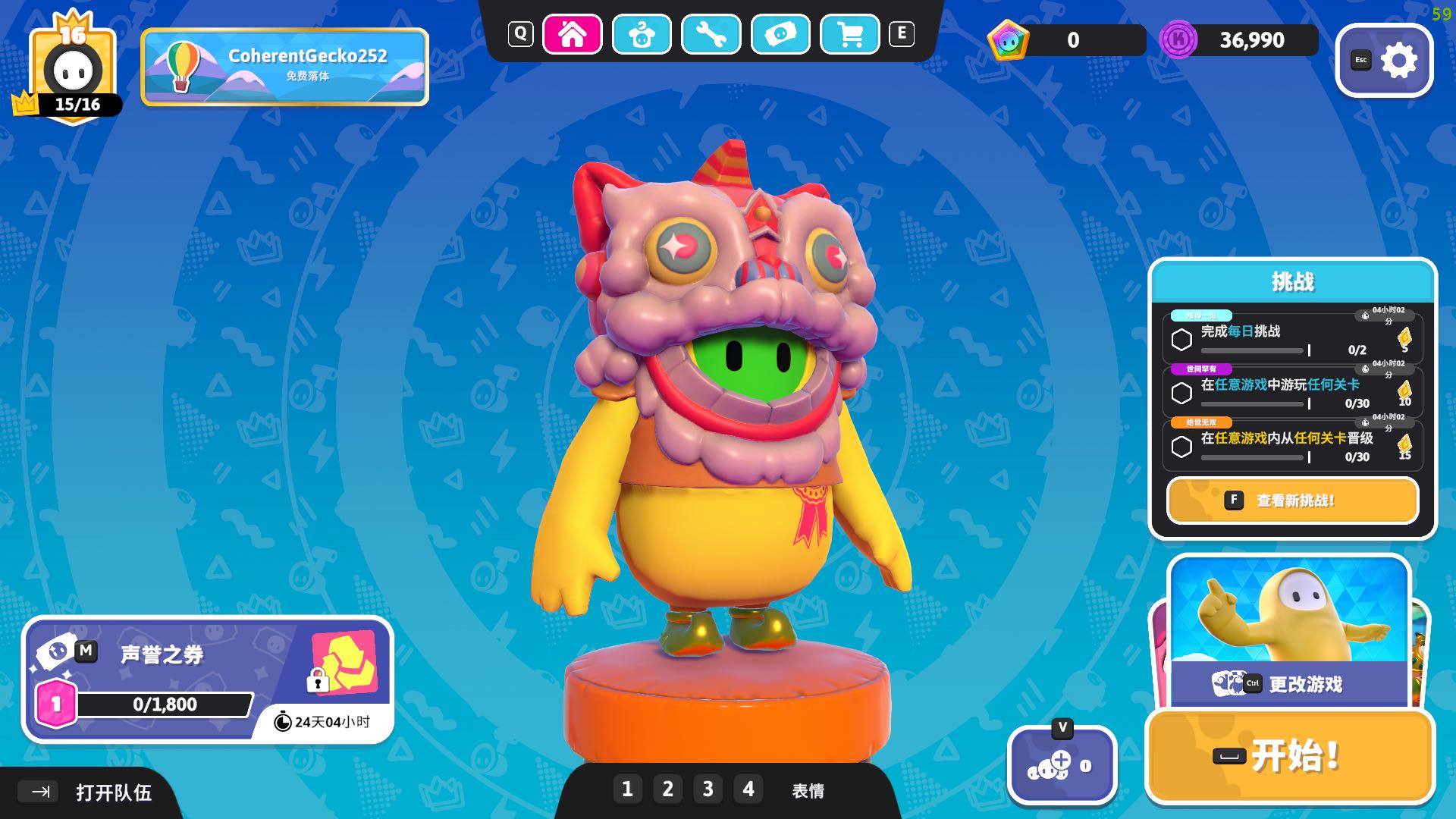1456x819 pixels.
Task: Click the purple Kudos currency icon
Action: click(x=1178, y=40)
